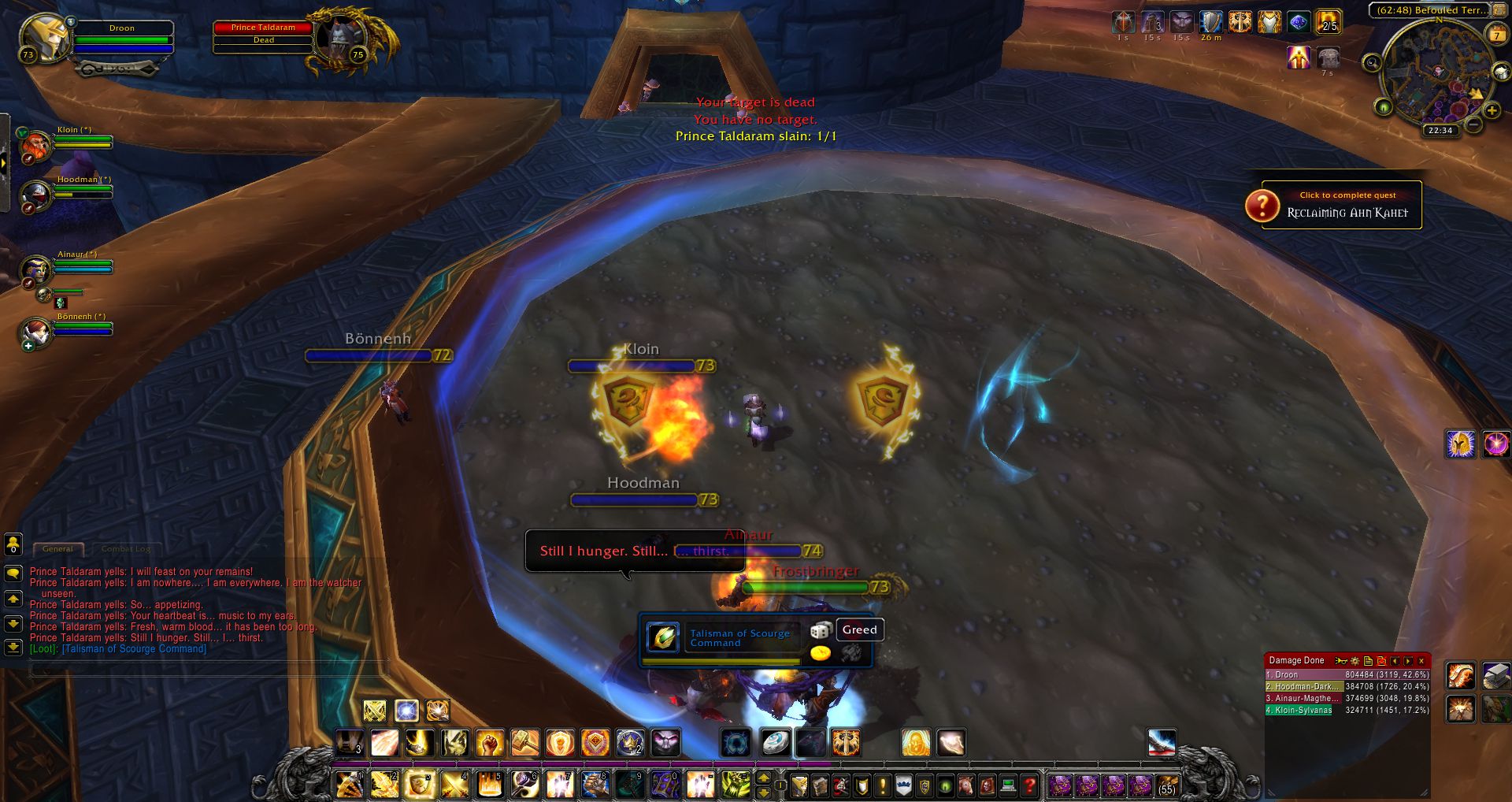
Task: Toggle the minimap tracking magnifier button
Action: (x=1372, y=63)
